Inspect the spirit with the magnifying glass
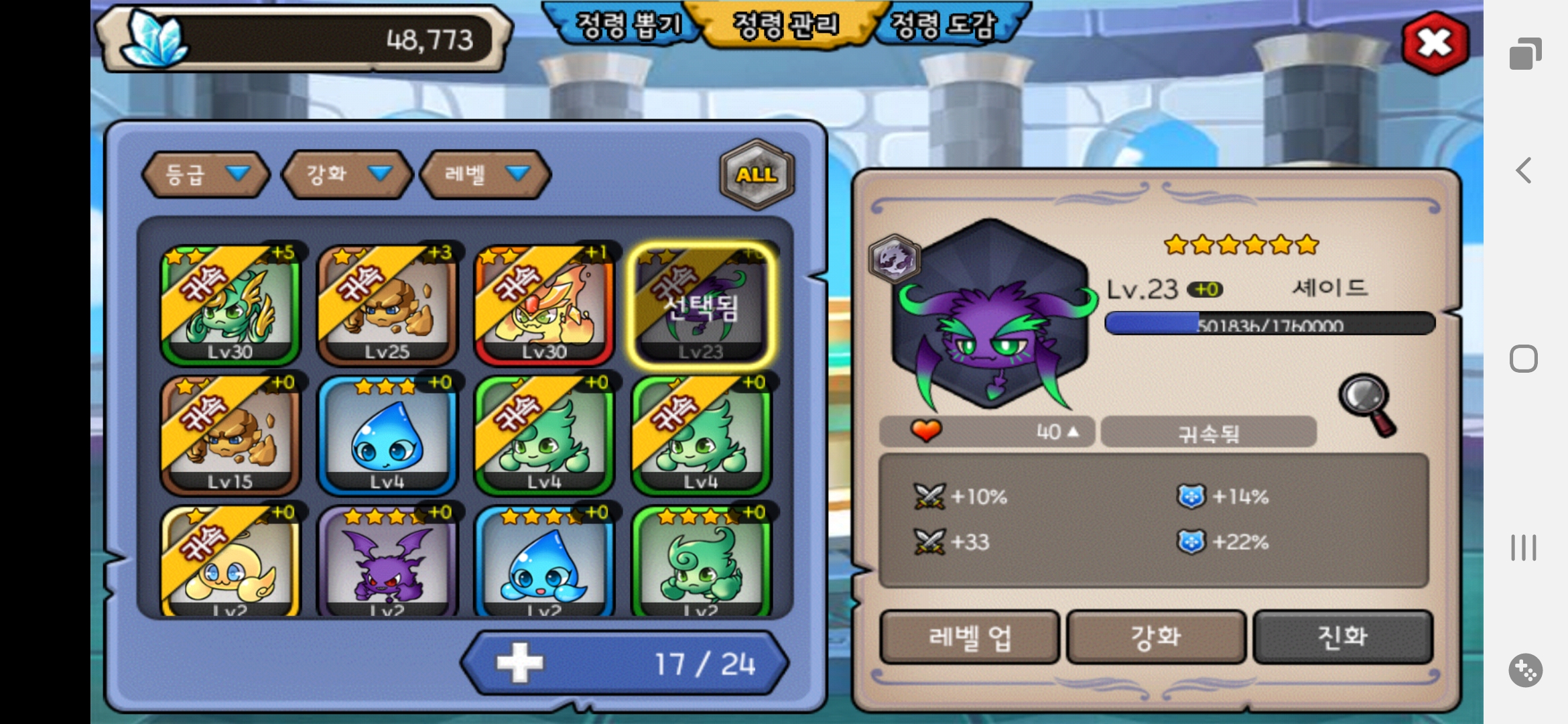 (1367, 404)
